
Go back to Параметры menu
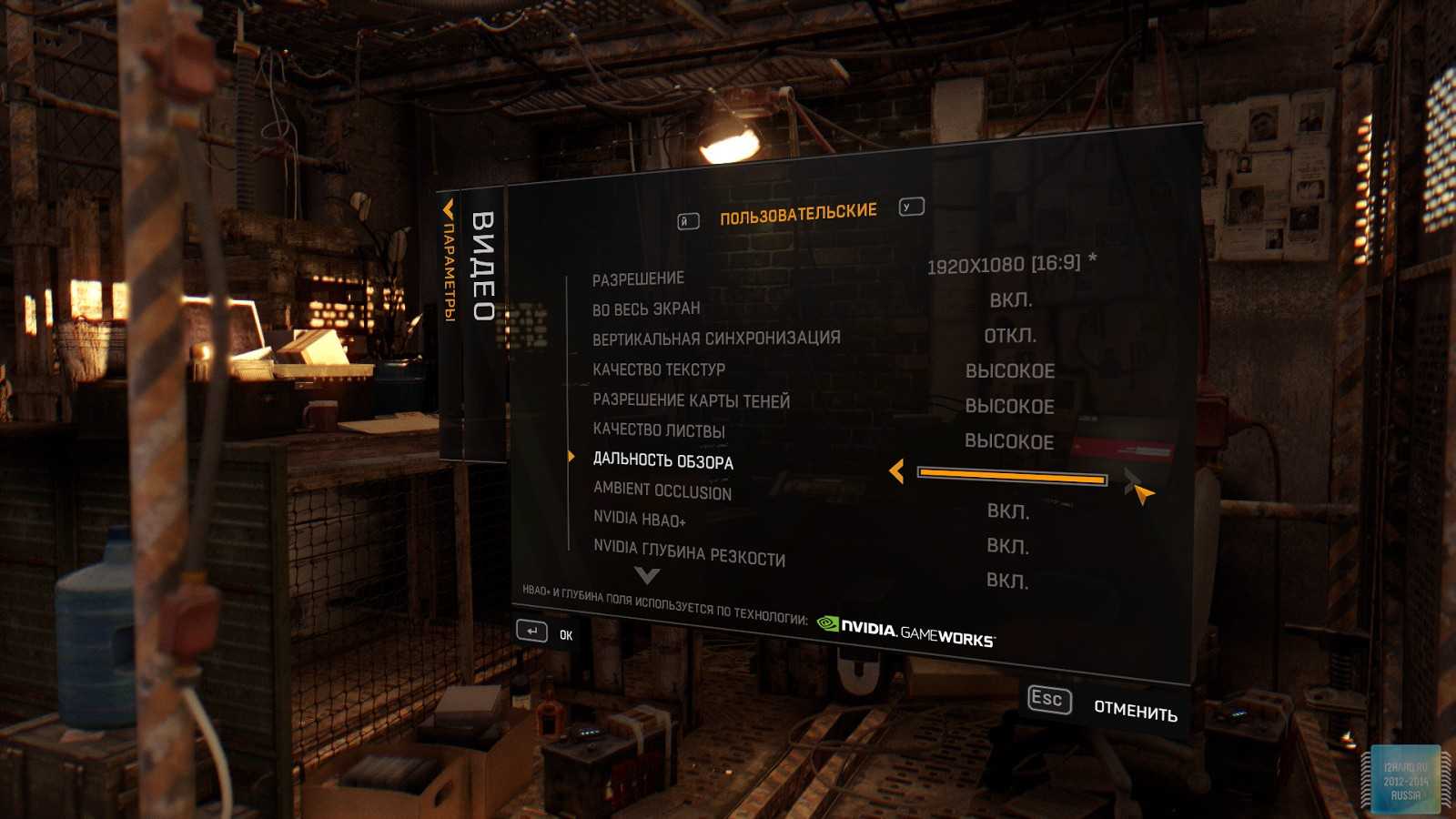(448, 264)
